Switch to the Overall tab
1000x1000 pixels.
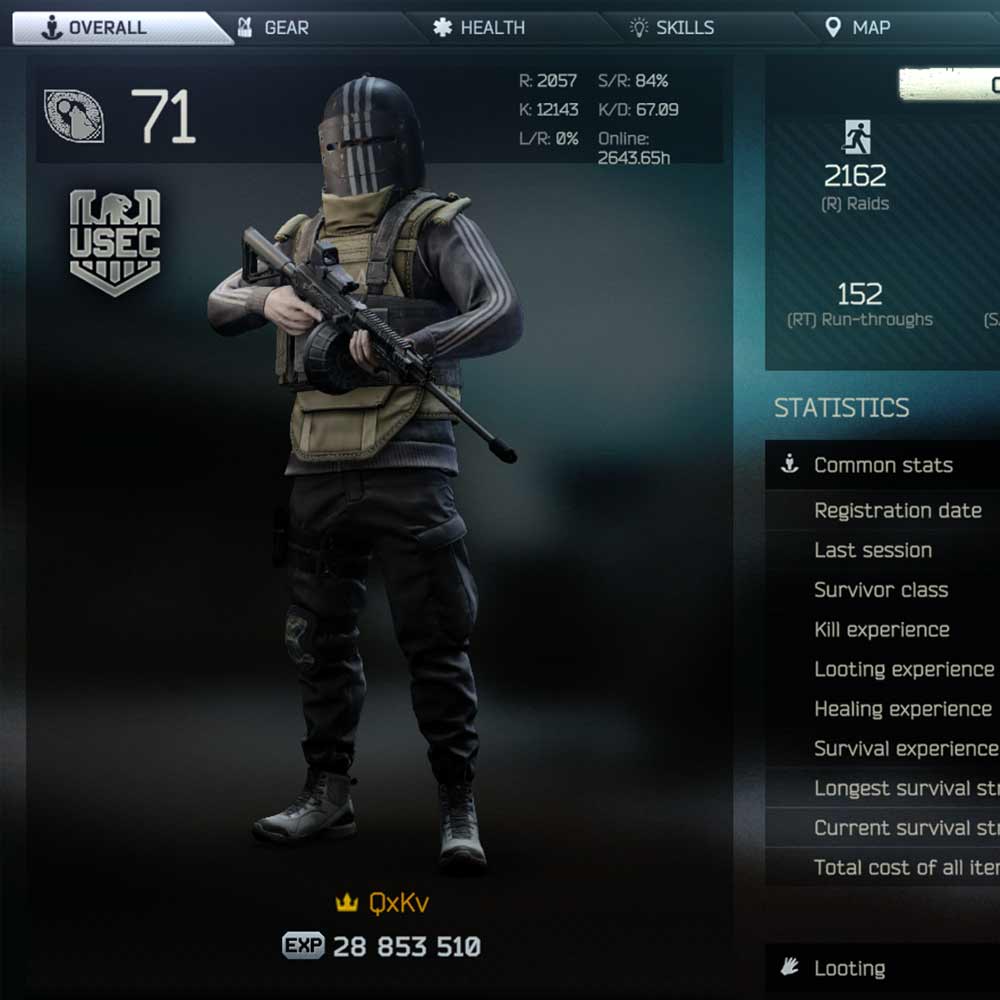[x=110, y=28]
